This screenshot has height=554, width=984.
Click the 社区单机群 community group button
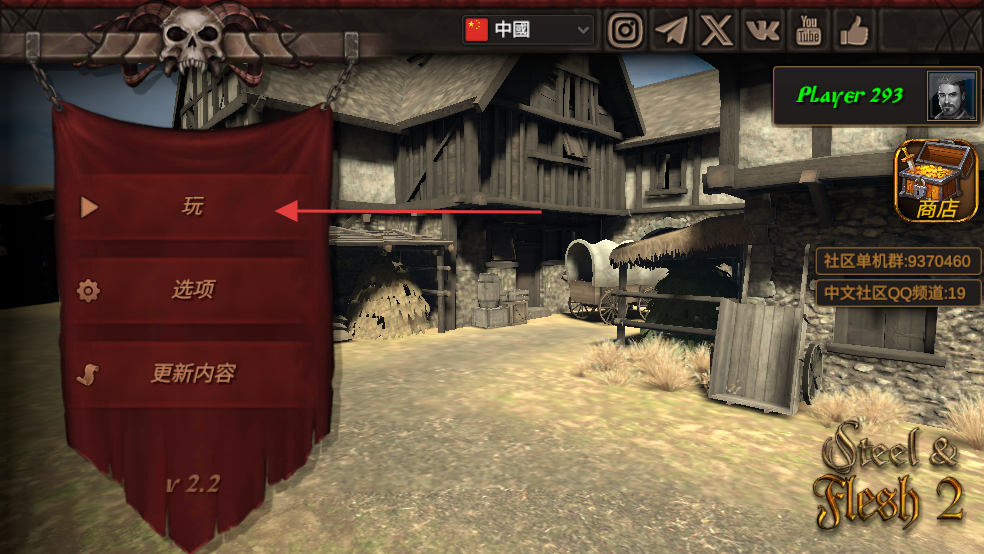tap(897, 262)
